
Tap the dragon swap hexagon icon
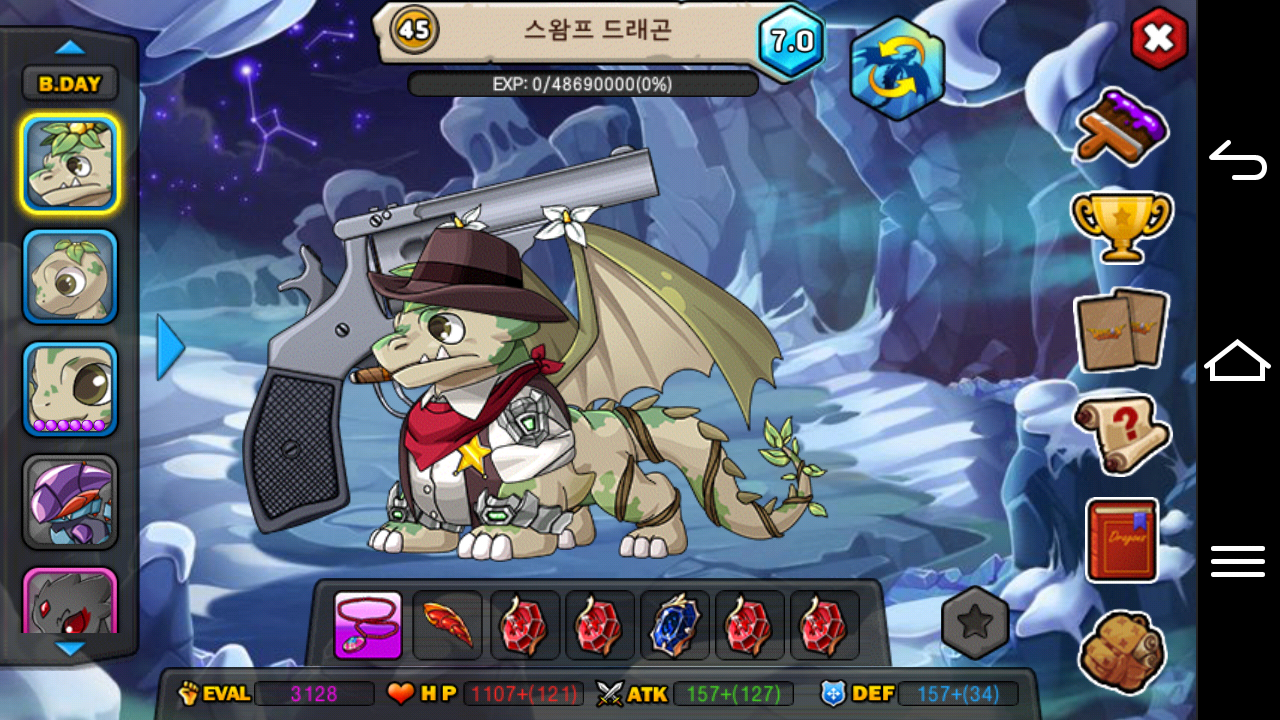click(x=896, y=69)
